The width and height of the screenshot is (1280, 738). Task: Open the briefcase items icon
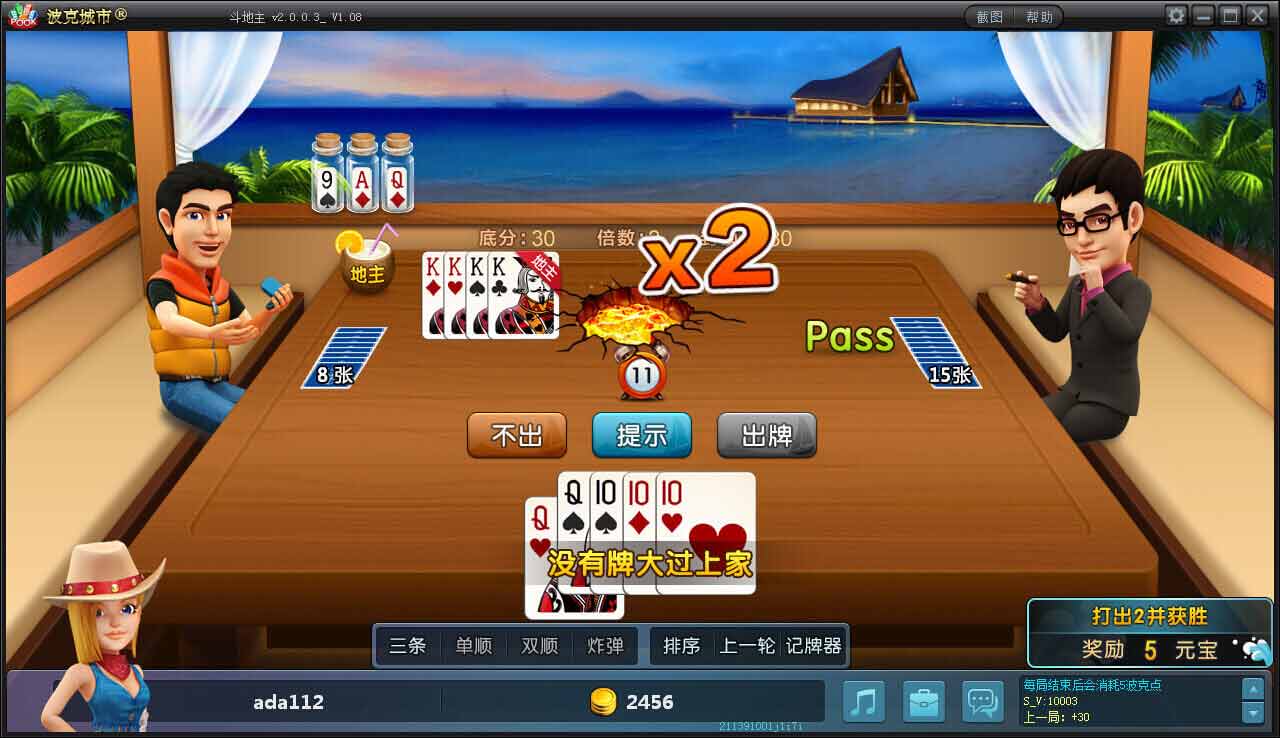pyautogui.click(x=923, y=701)
